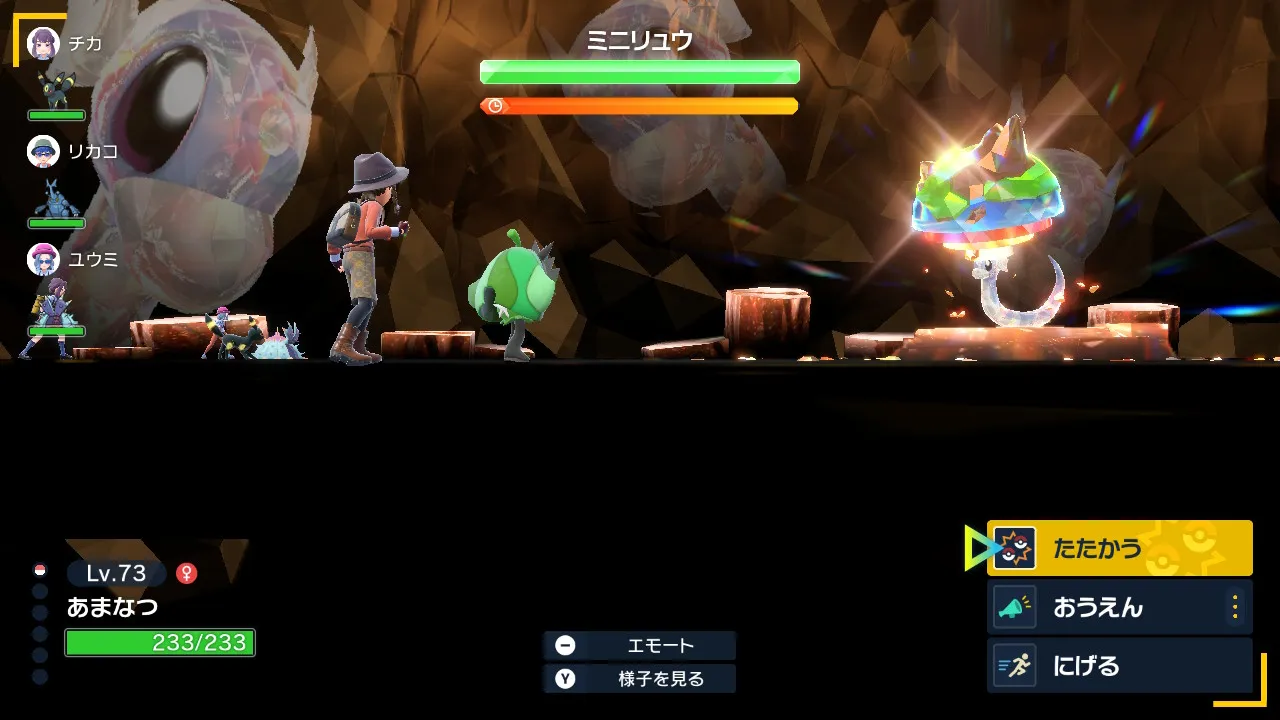Click ally ユウミ's trainer portrait
This screenshot has width=1280, height=720.
click(x=43, y=259)
